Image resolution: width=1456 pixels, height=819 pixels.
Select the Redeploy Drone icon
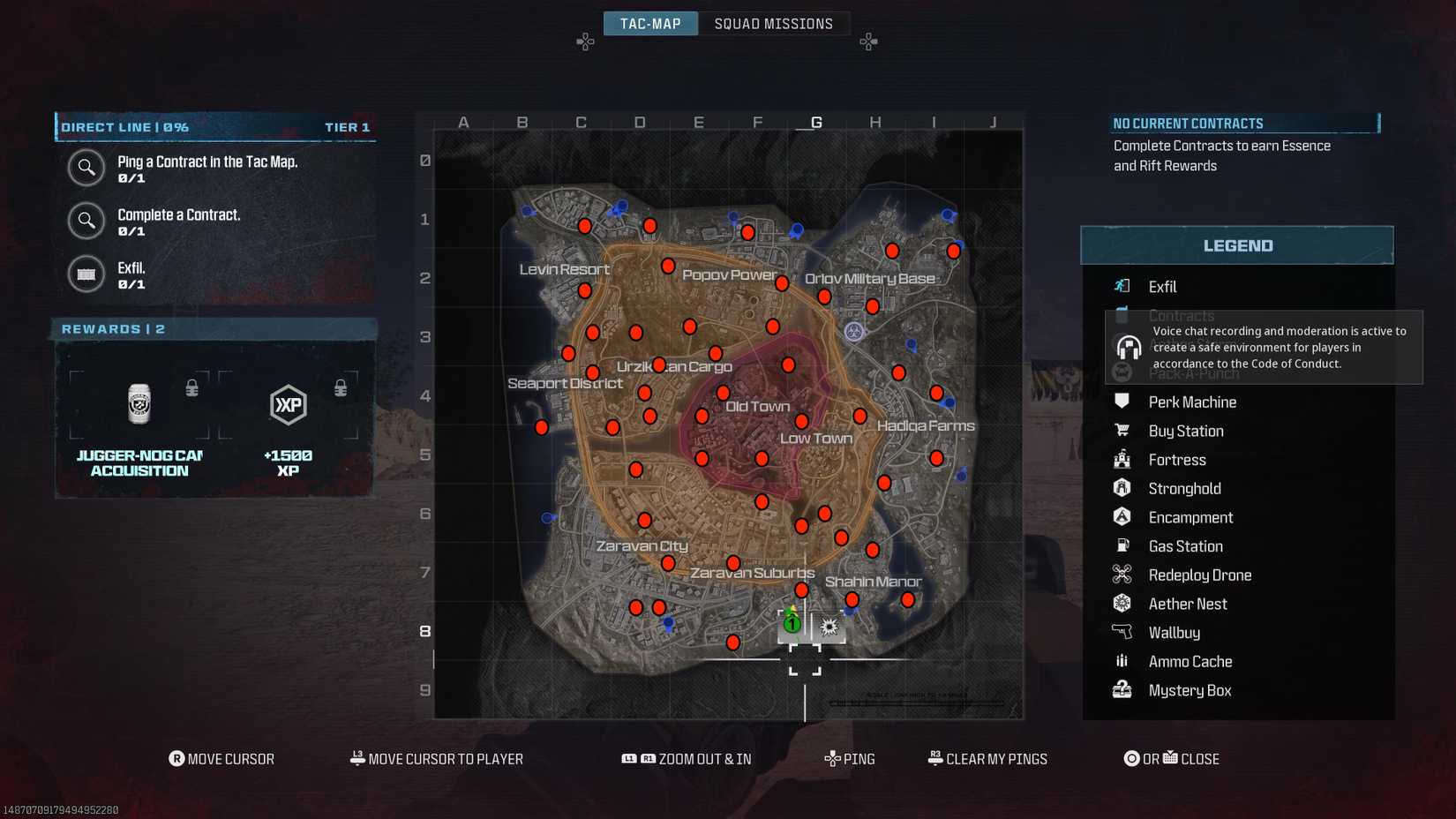tap(1122, 575)
